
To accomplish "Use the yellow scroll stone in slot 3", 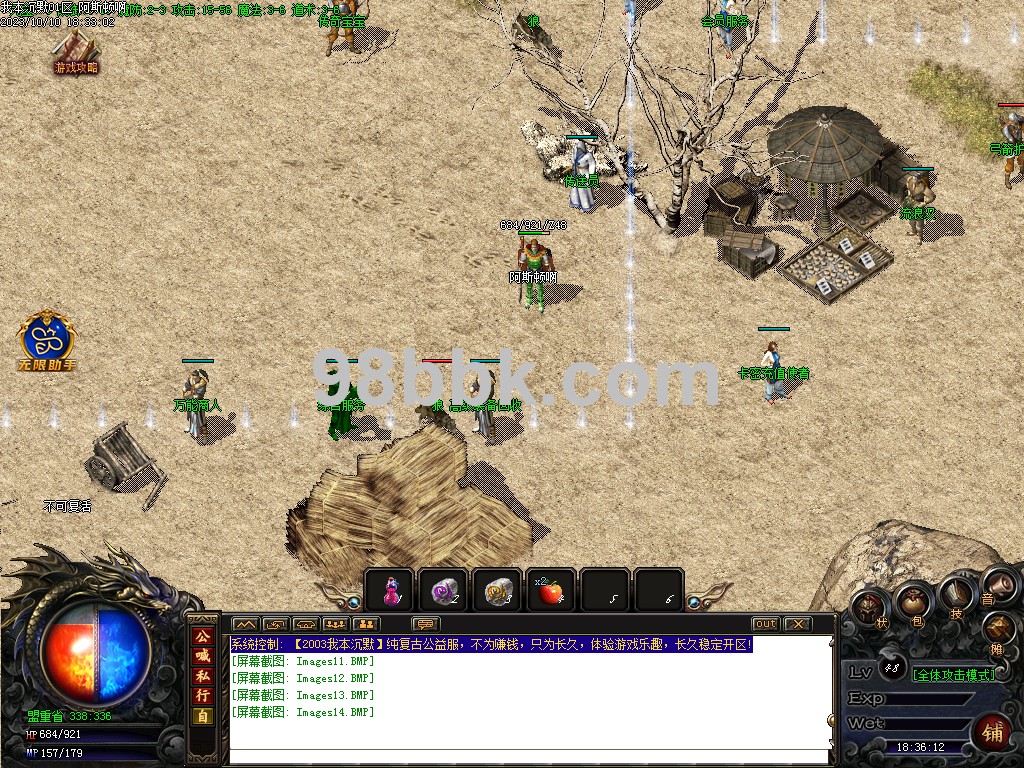I will (497, 591).
